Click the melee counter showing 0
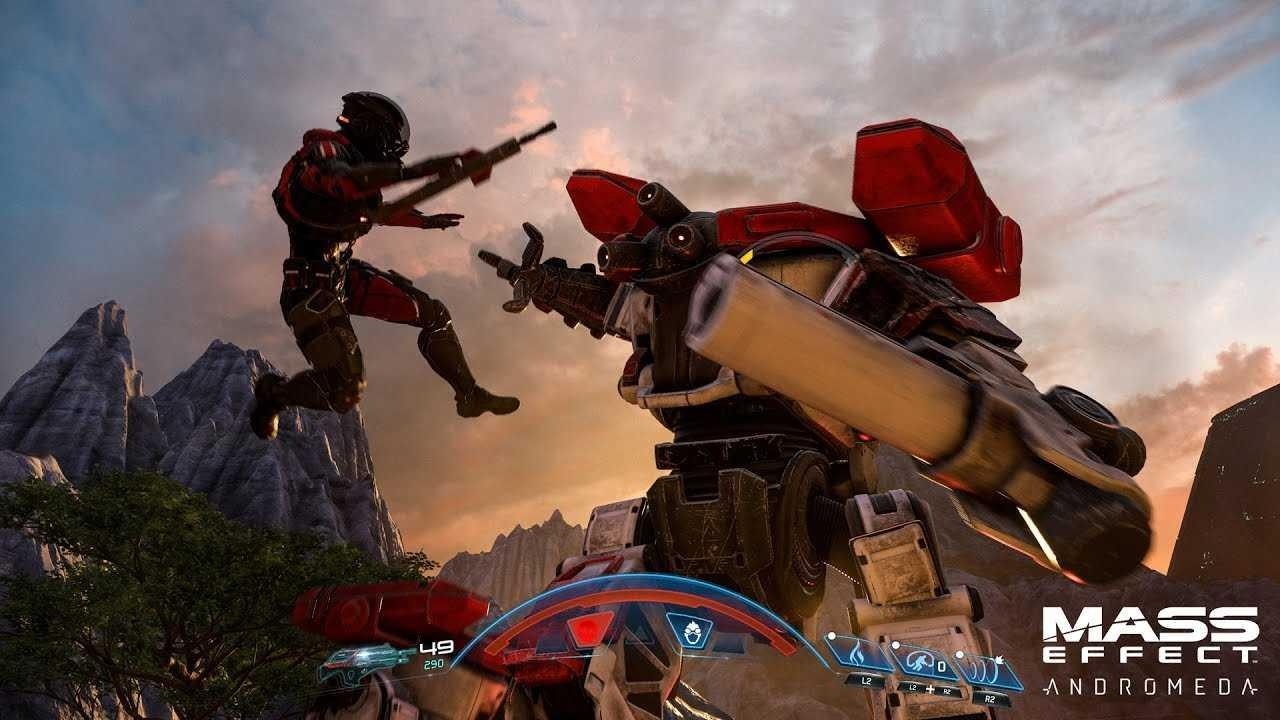The width and height of the screenshot is (1280, 720). point(942,666)
